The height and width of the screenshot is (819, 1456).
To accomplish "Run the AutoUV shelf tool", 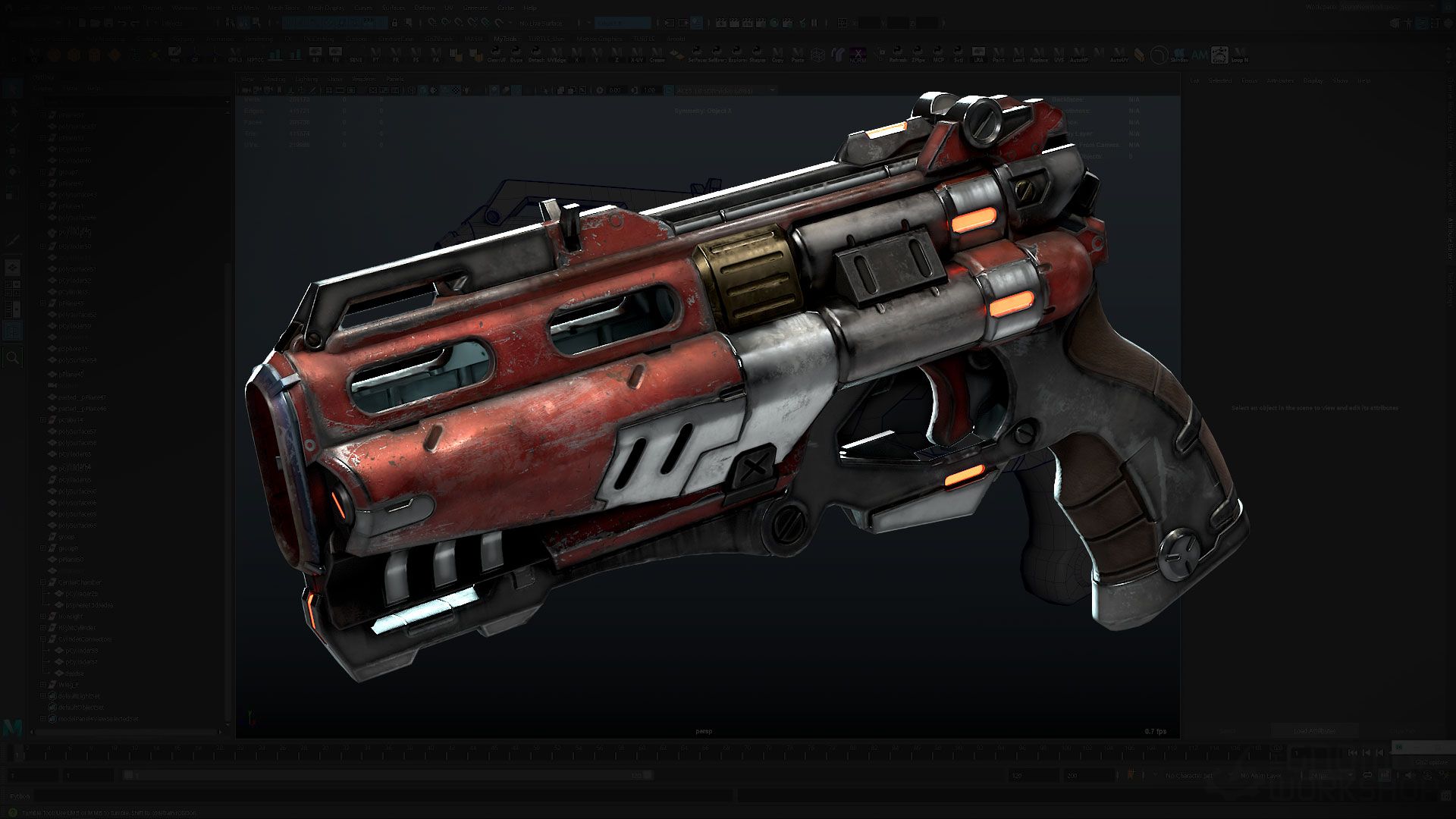I will tap(1118, 55).
